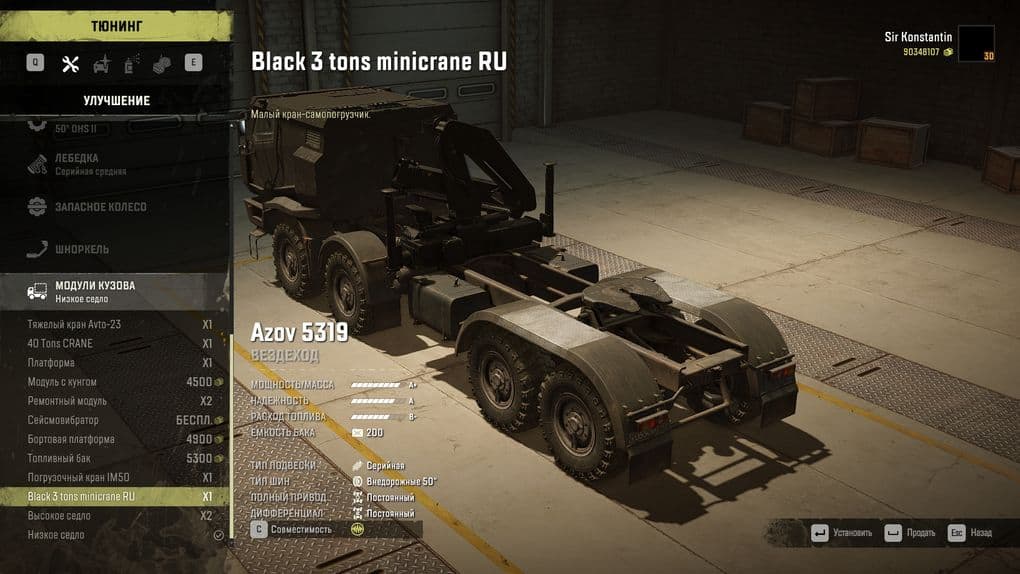Viewport: 1020px width, 574px height.
Task: Click the Установить install button
Action: pyautogui.click(x=842, y=533)
